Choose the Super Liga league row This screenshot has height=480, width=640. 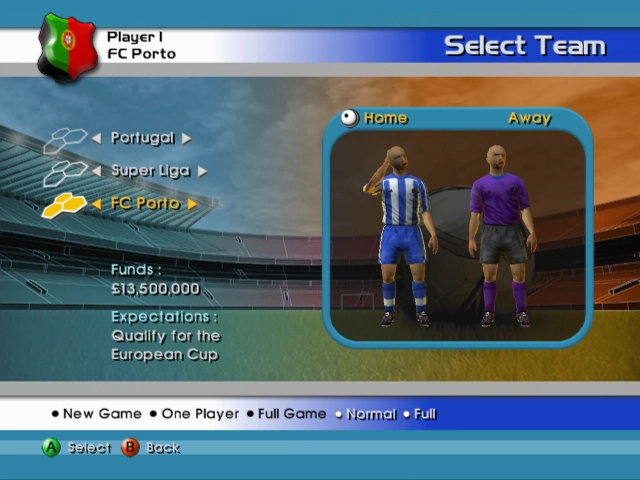(x=150, y=171)
